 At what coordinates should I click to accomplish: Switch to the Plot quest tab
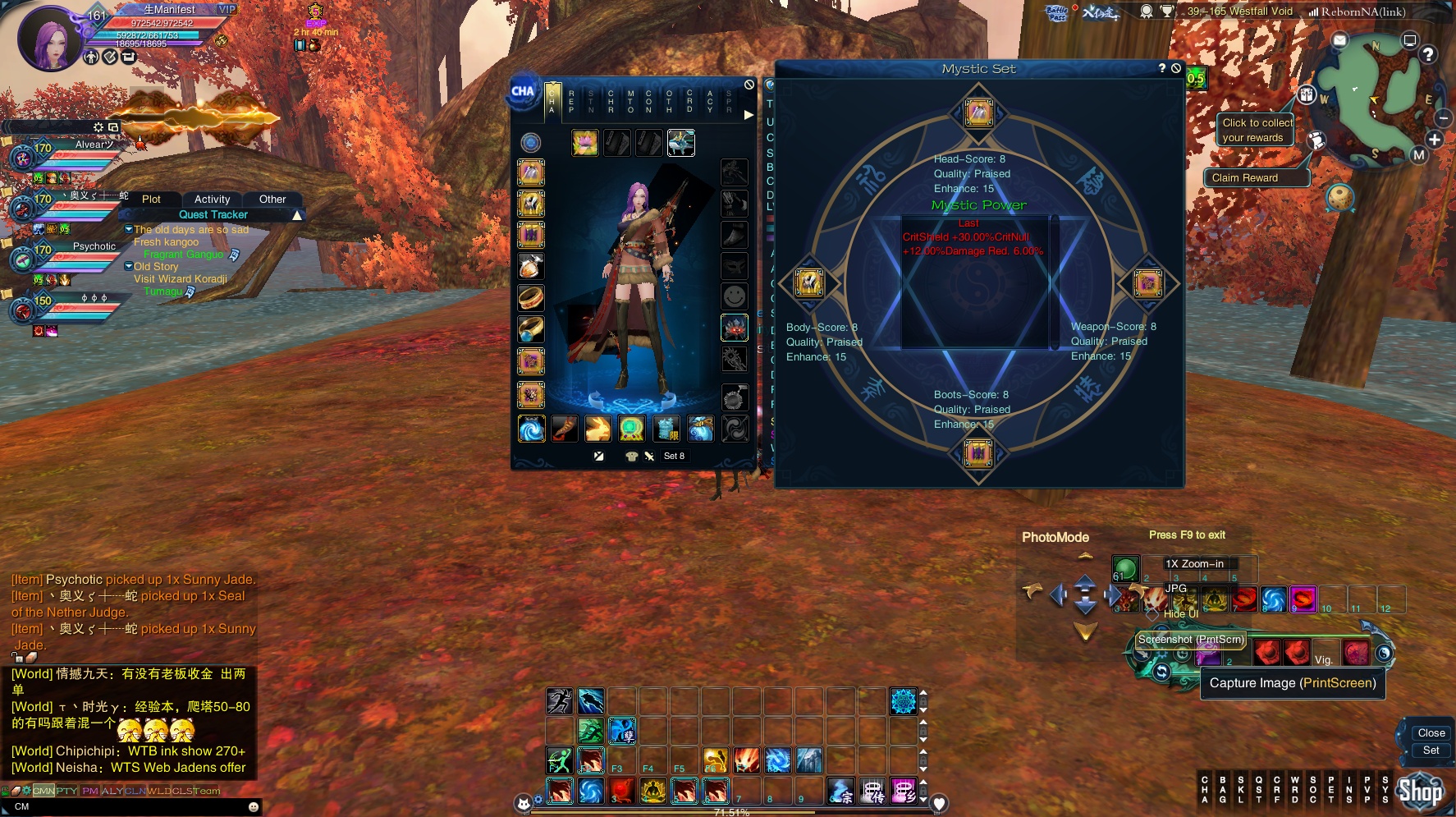151,200
